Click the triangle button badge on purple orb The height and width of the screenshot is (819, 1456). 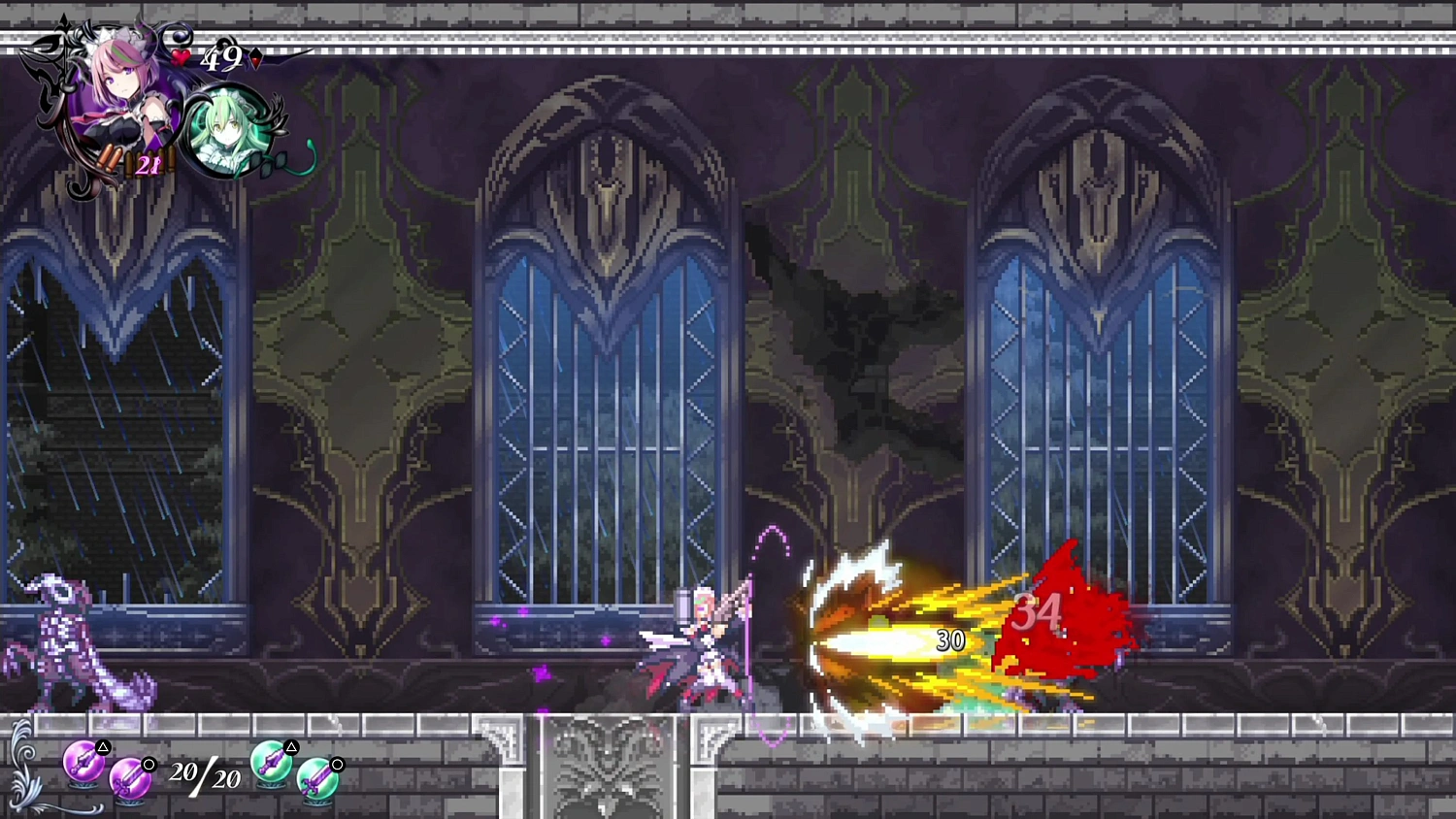[x=101, y=745]
